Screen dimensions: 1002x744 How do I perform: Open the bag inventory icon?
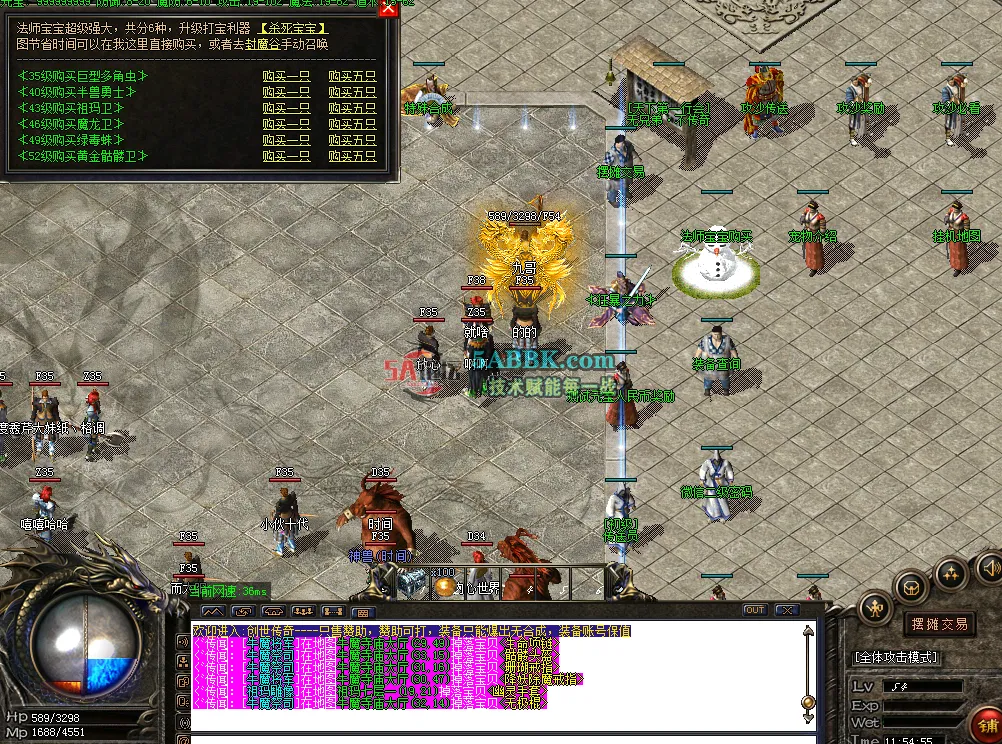pos(912,586)
